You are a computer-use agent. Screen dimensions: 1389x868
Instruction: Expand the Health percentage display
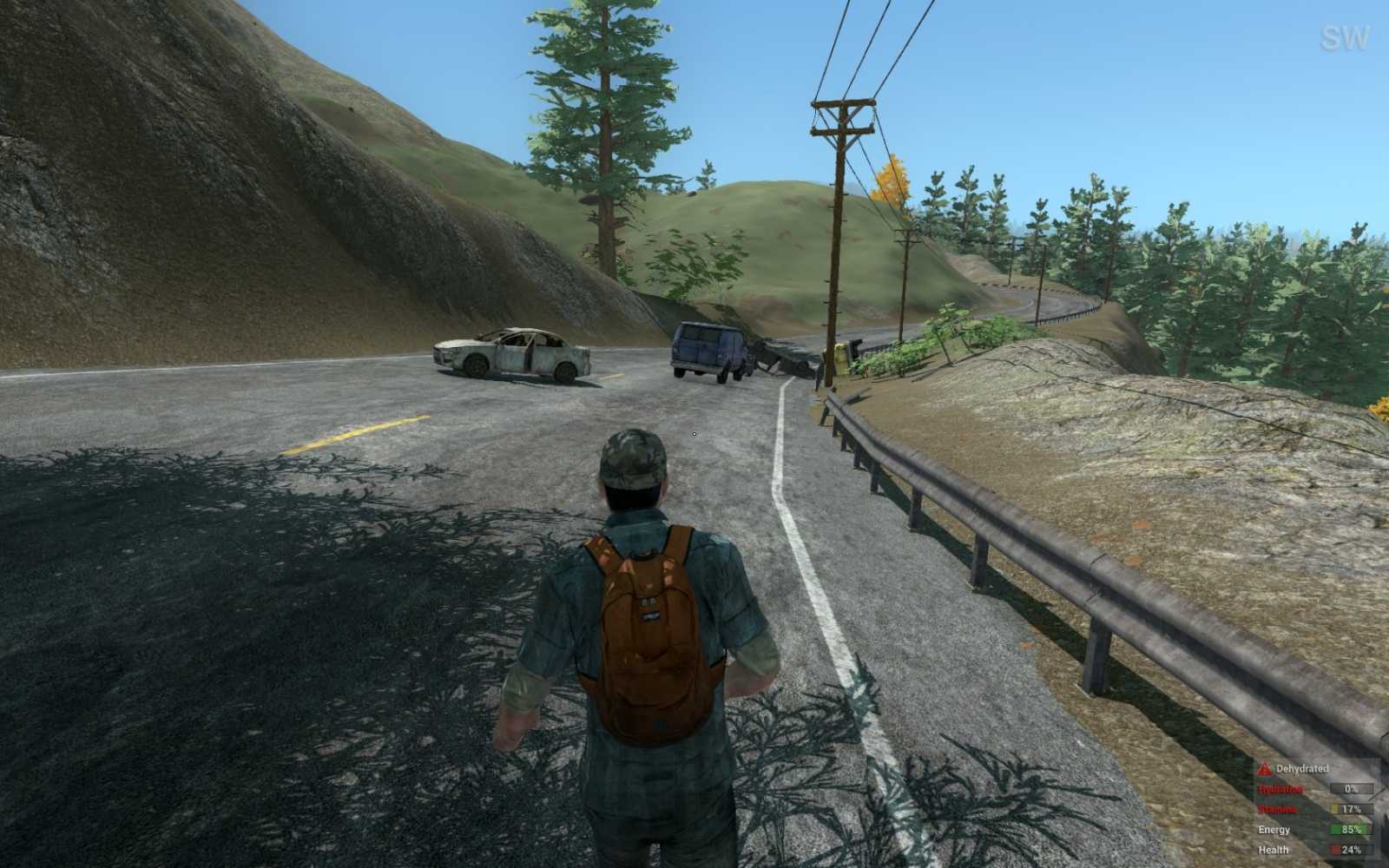pos(1351,849)
